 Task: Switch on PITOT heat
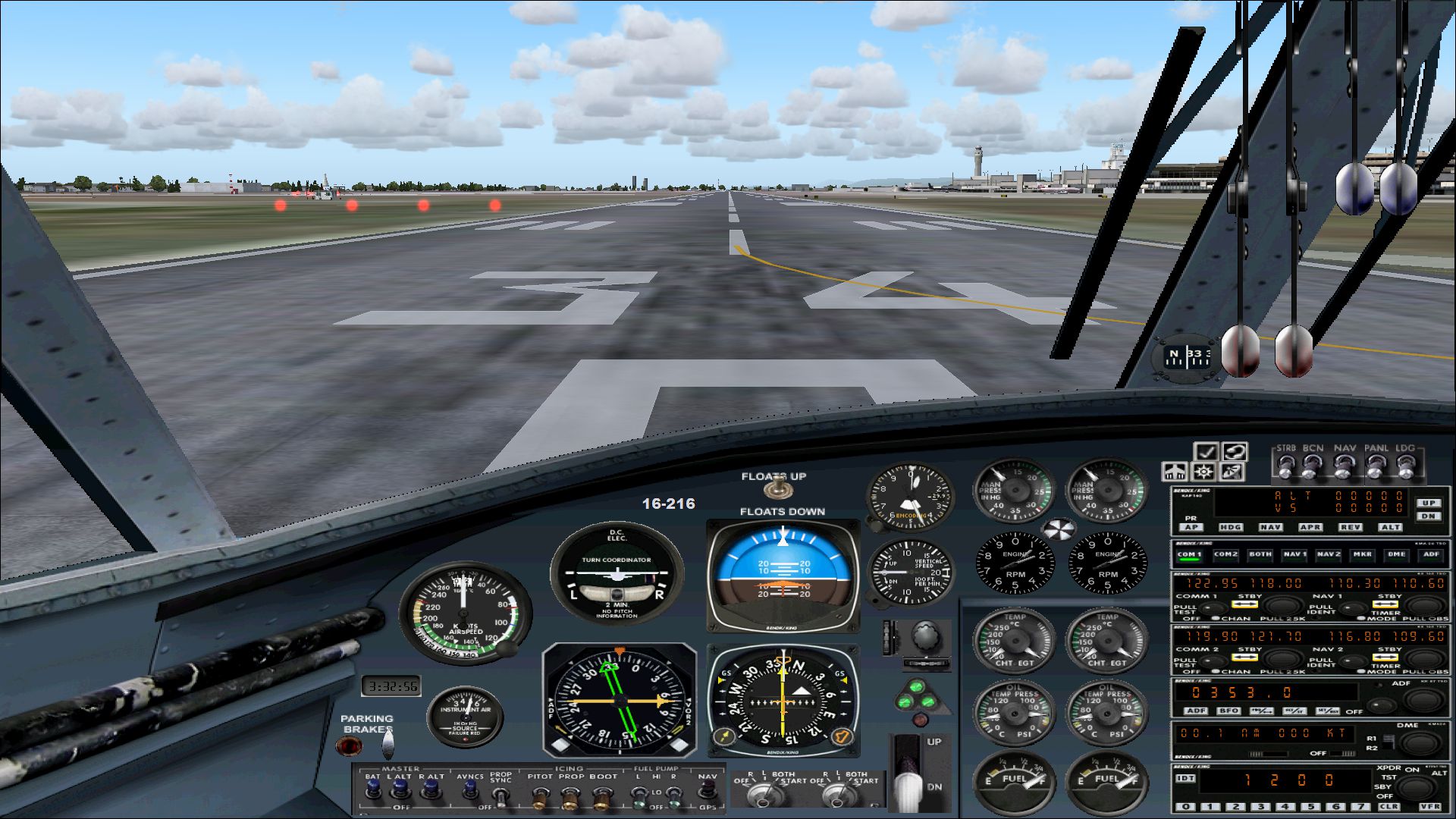[540, 796]
